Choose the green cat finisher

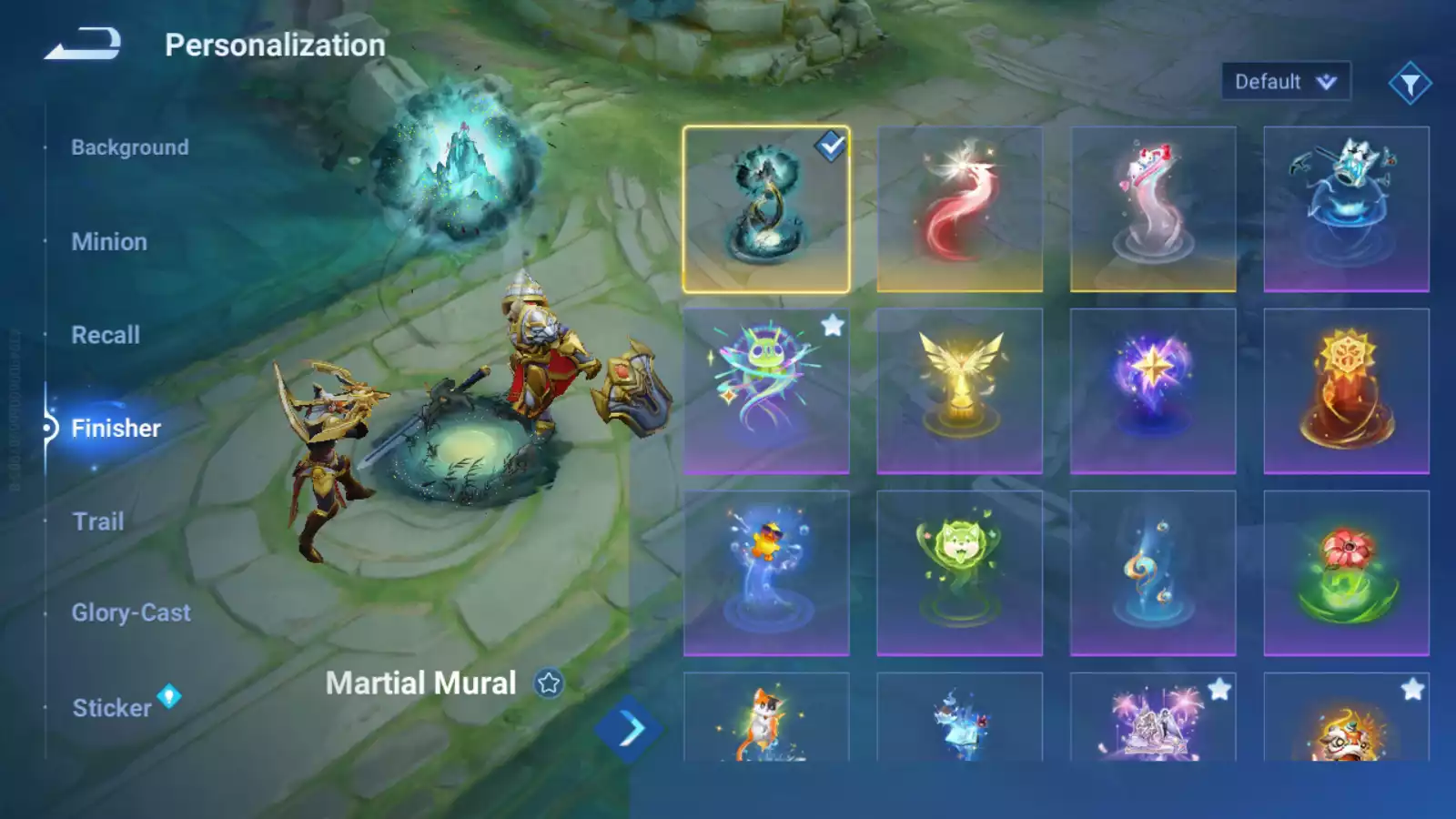pos(959,573)
